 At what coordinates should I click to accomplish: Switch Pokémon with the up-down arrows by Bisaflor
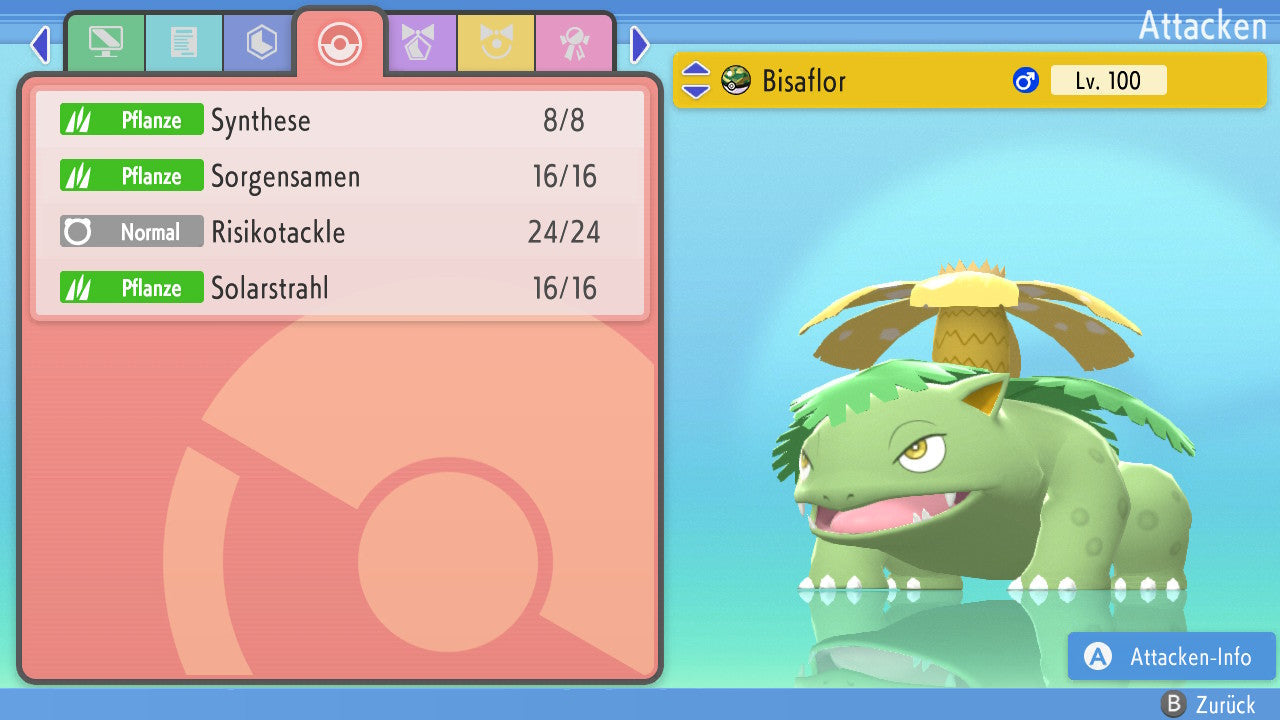[695, 80]
